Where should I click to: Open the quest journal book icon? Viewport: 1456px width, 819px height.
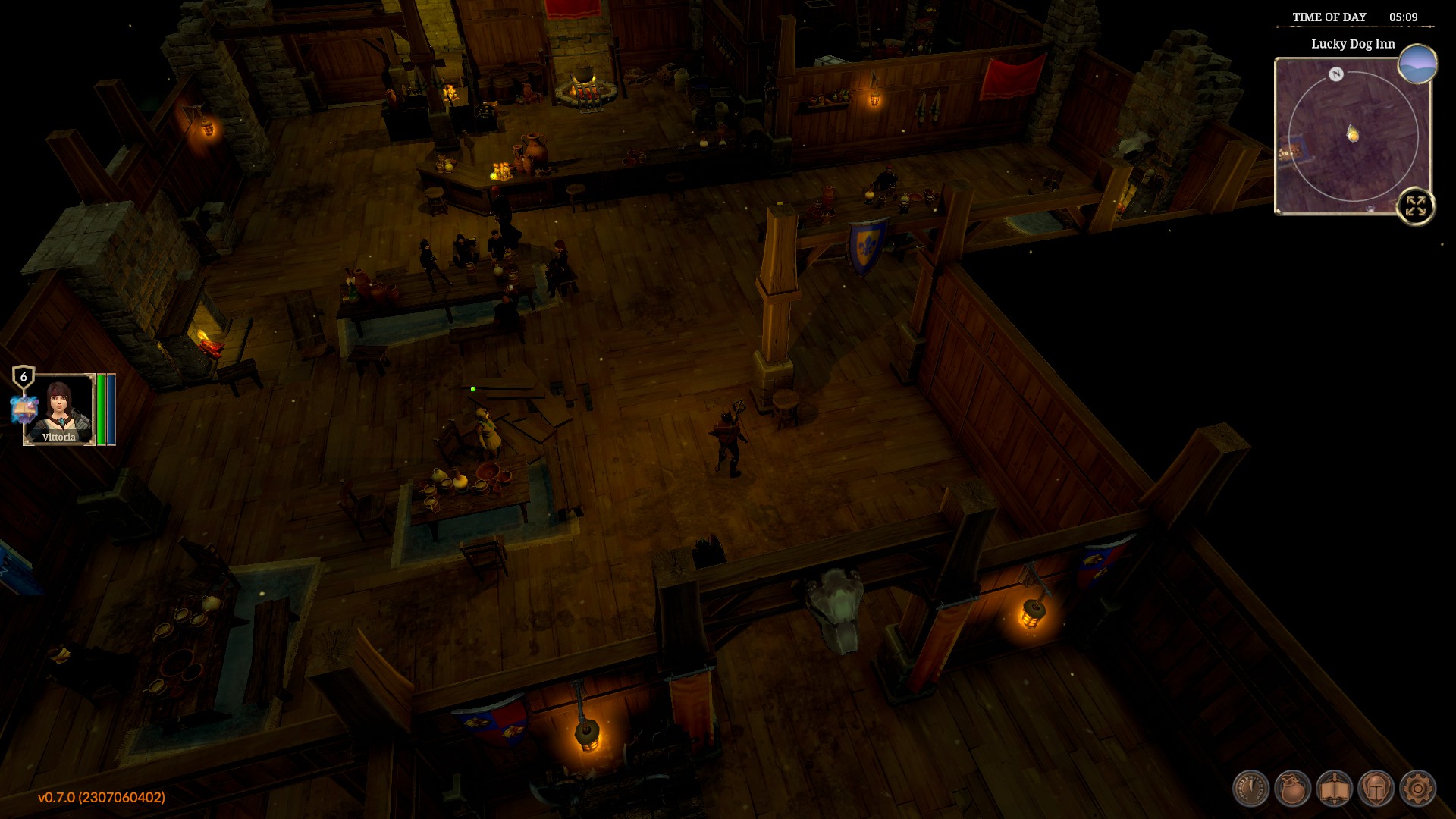[x=1333, y=789]
